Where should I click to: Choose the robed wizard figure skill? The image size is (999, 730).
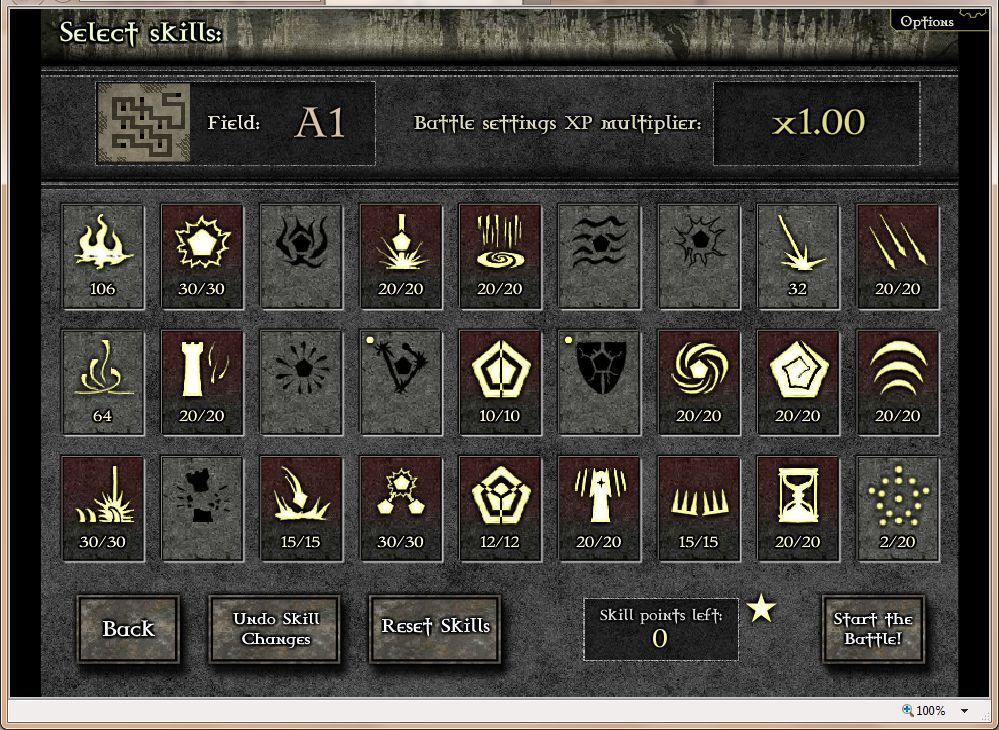[599, 508]
